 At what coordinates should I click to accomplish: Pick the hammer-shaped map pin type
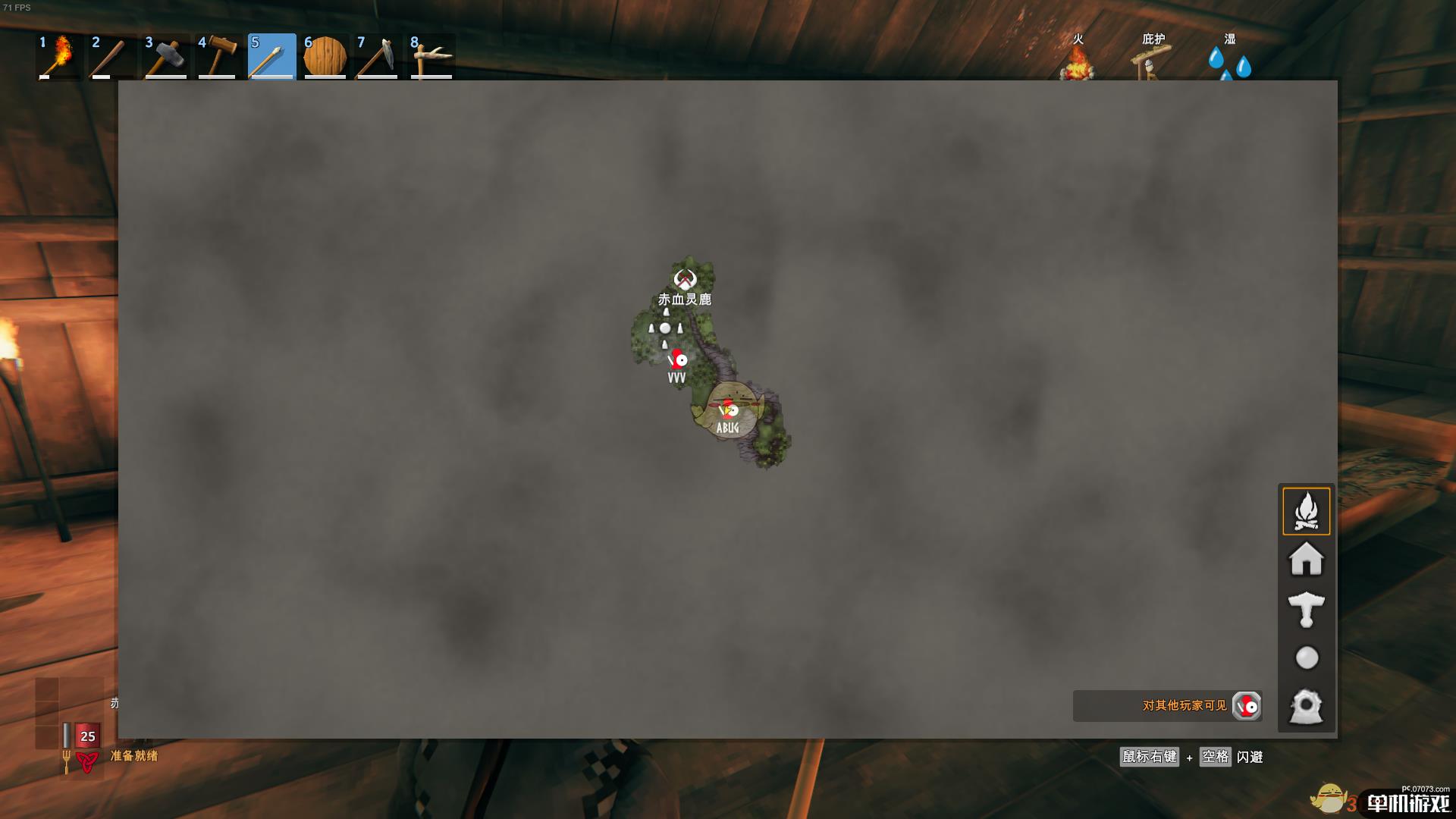point(1306,609)
